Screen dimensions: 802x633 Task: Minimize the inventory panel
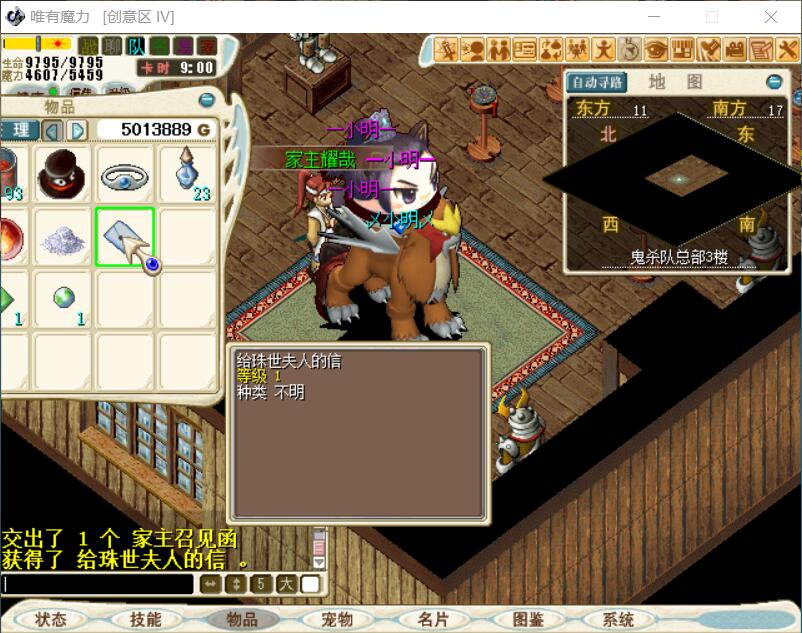pos(207,100)
